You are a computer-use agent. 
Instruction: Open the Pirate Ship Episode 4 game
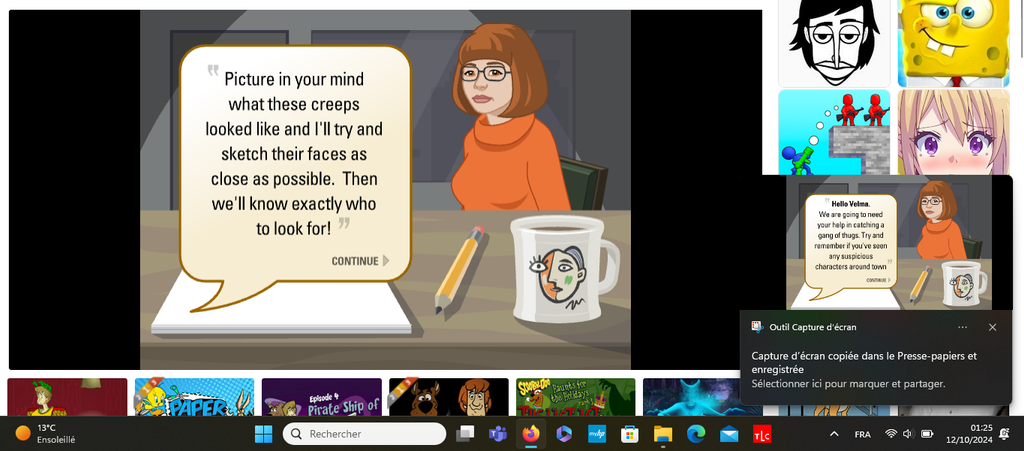[321, 397]
